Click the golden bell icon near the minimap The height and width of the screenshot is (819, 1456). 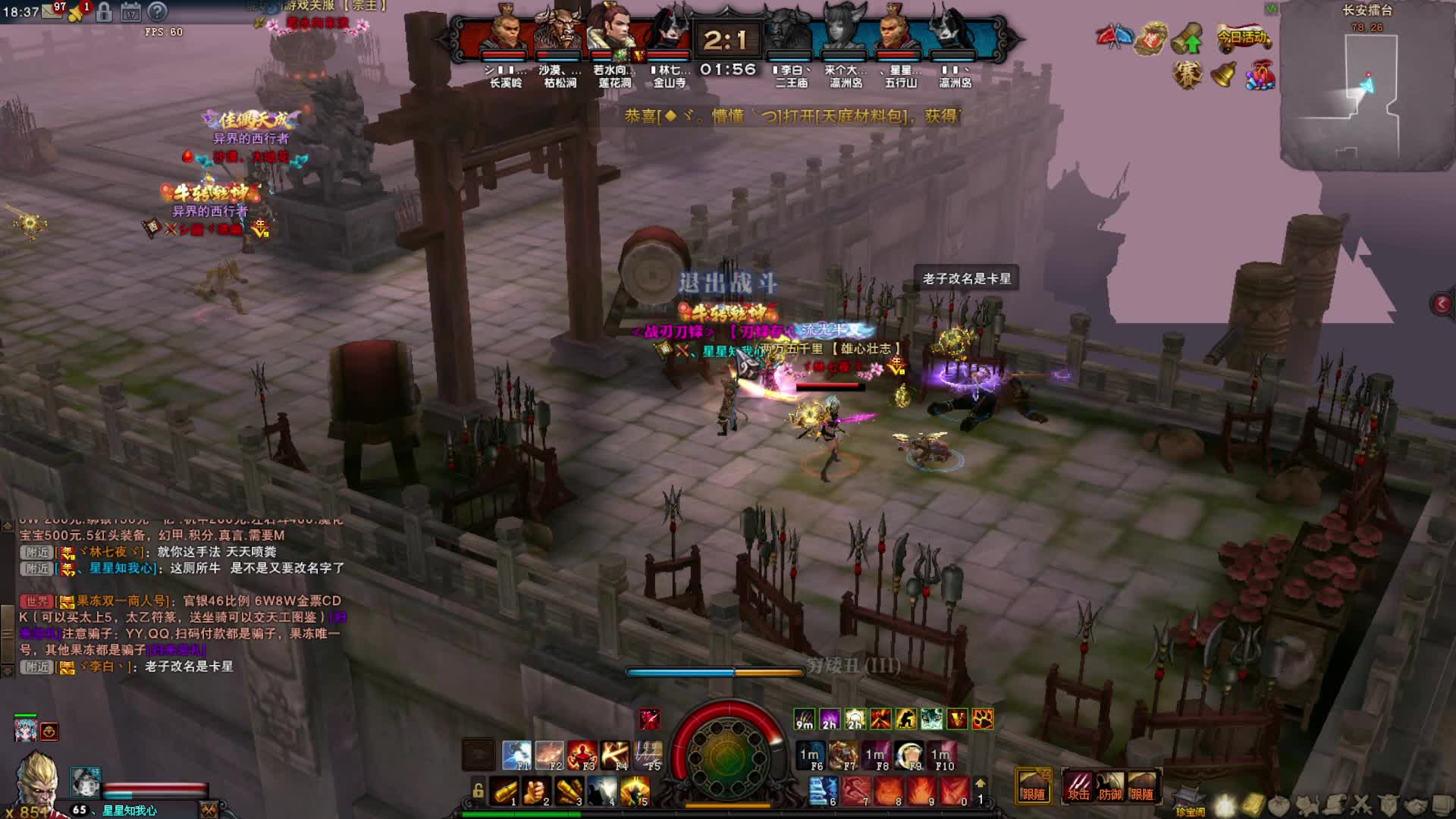1223,74
